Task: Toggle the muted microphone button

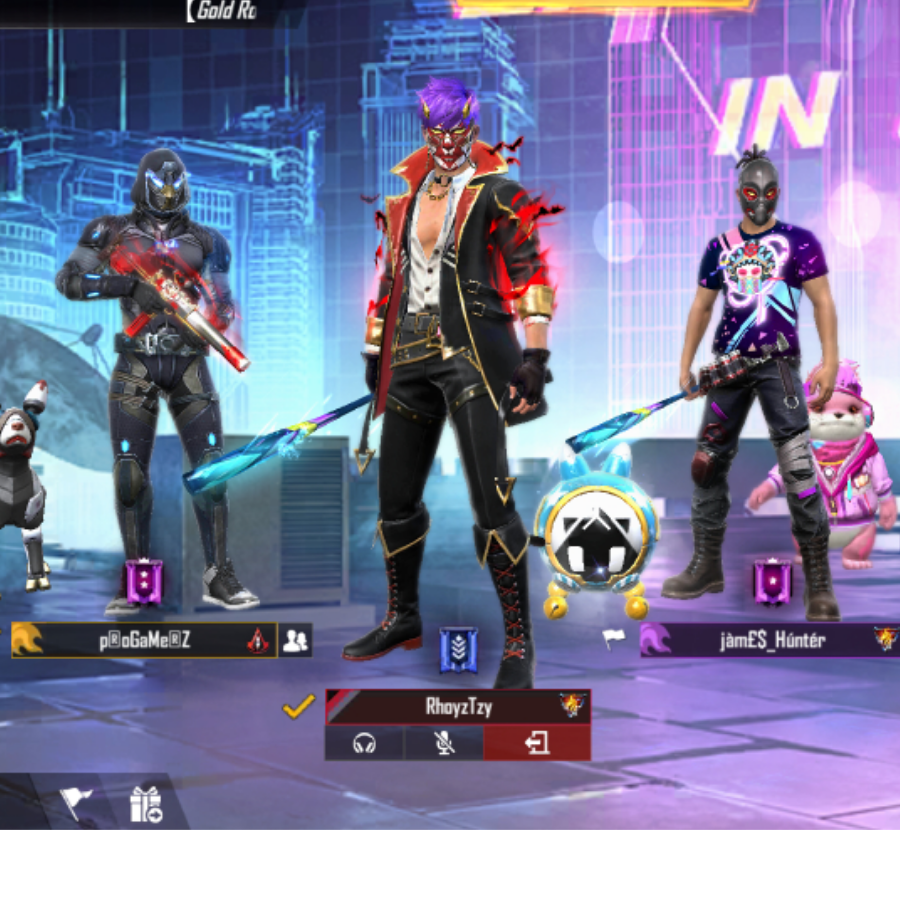Action: 444,743
